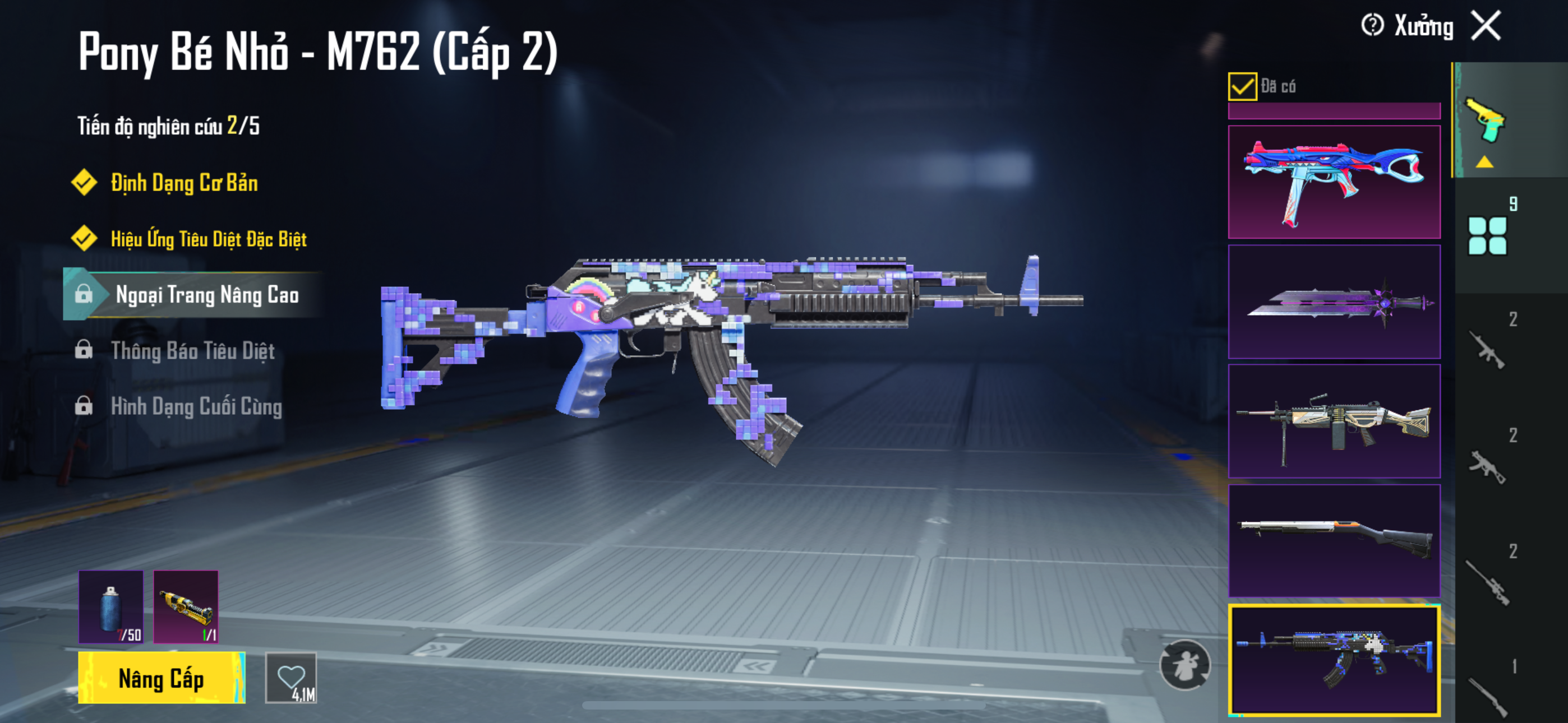Open the Xưởng help question mark
This screenshot has height=723, width=1568.
[x=1372, y=26]
